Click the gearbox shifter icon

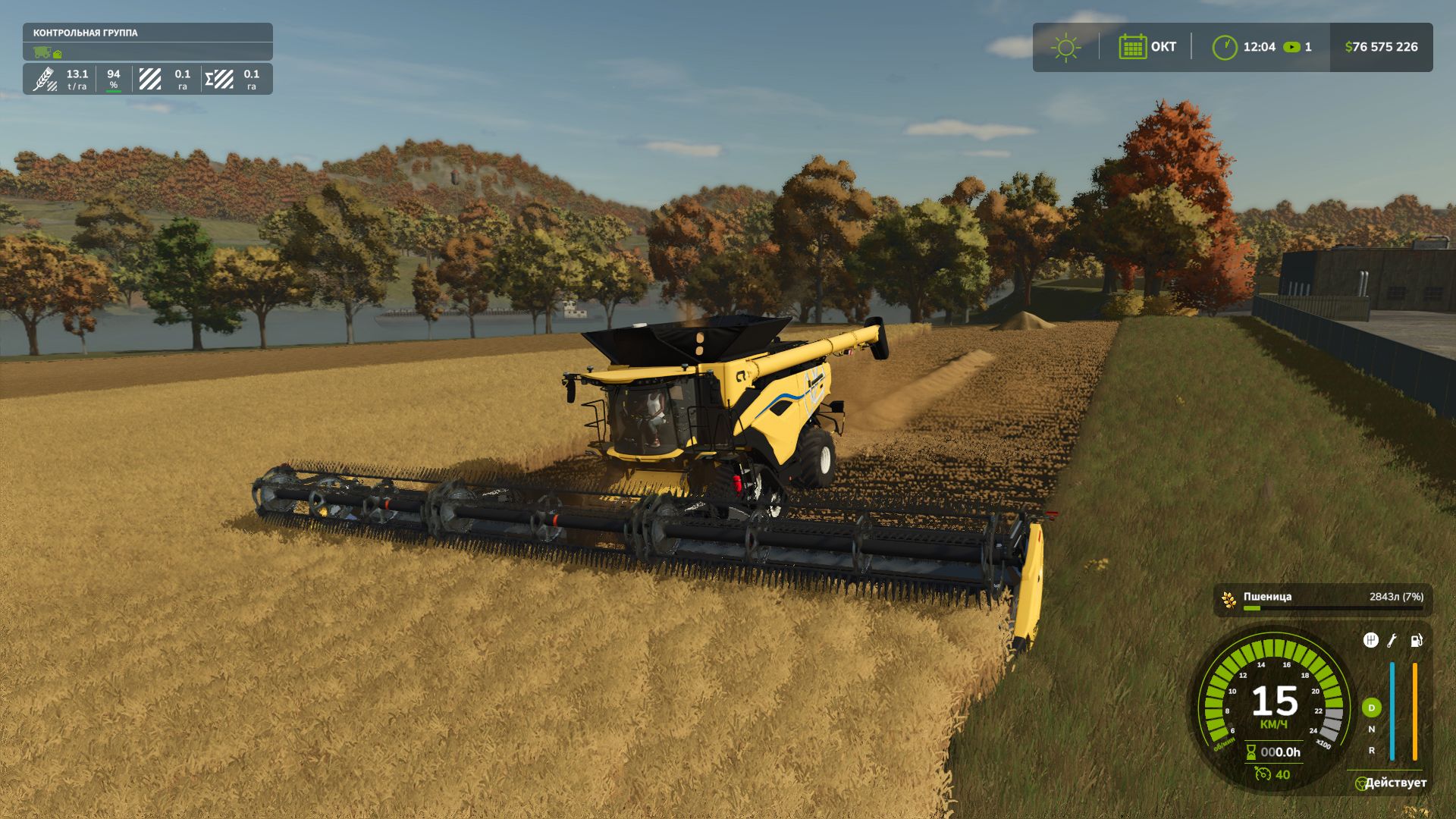(x=1370, y=641)
